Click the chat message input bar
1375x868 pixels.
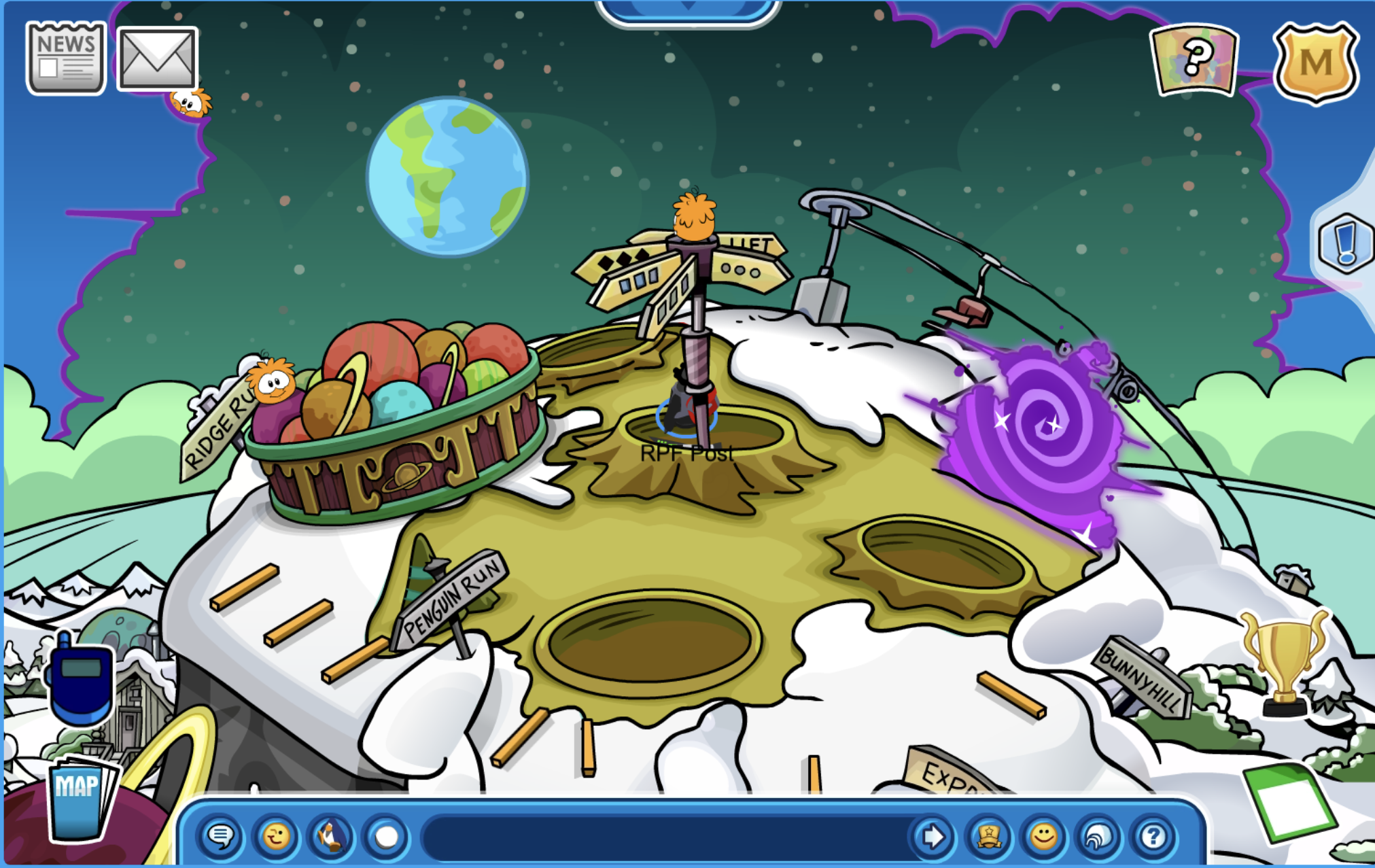click(663, 836)
